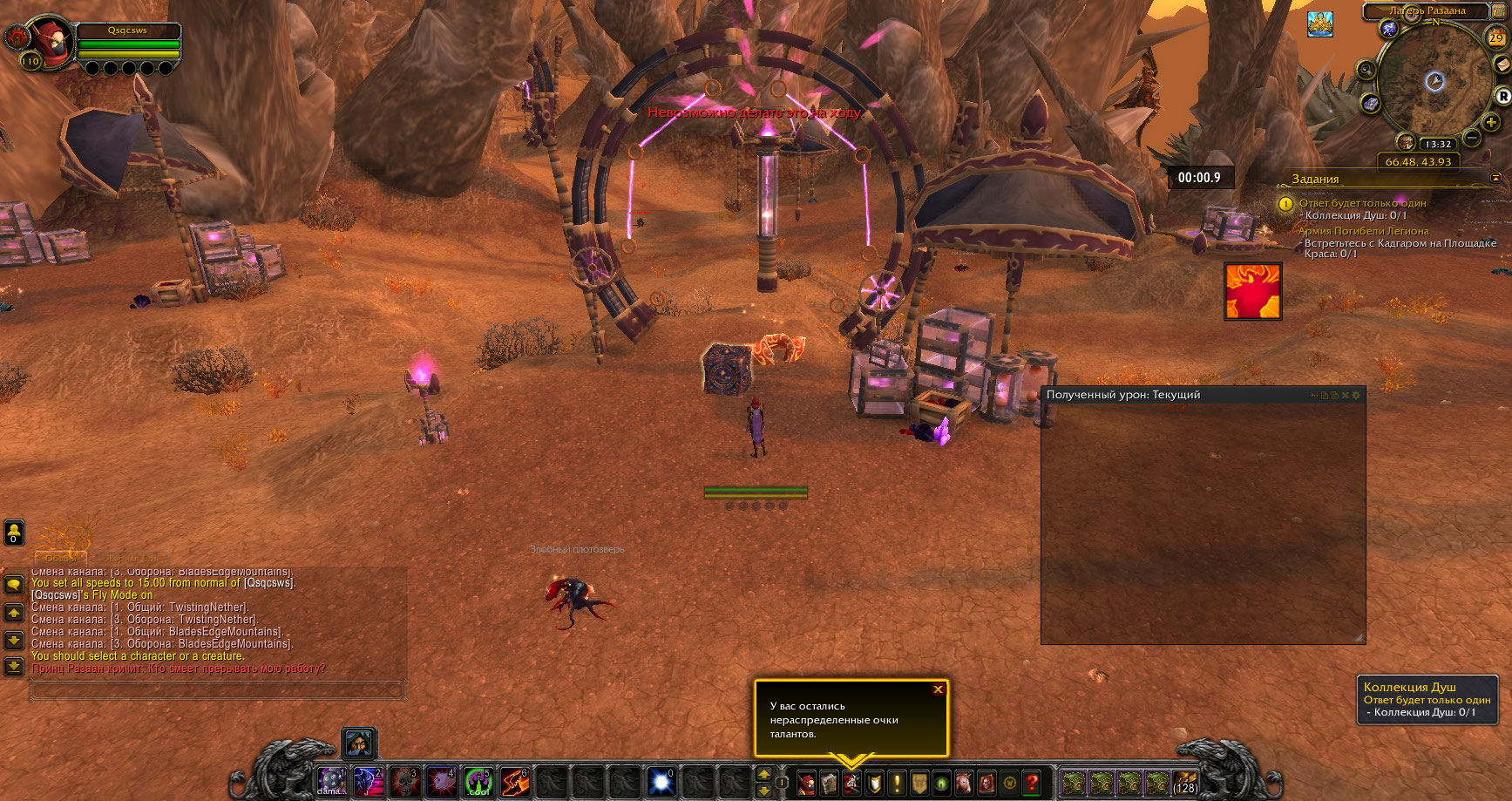Image resolution: width=1512 pixels, height=801 pixels.
Task: Open the social friends button above chat
Action: pos(14,532)
